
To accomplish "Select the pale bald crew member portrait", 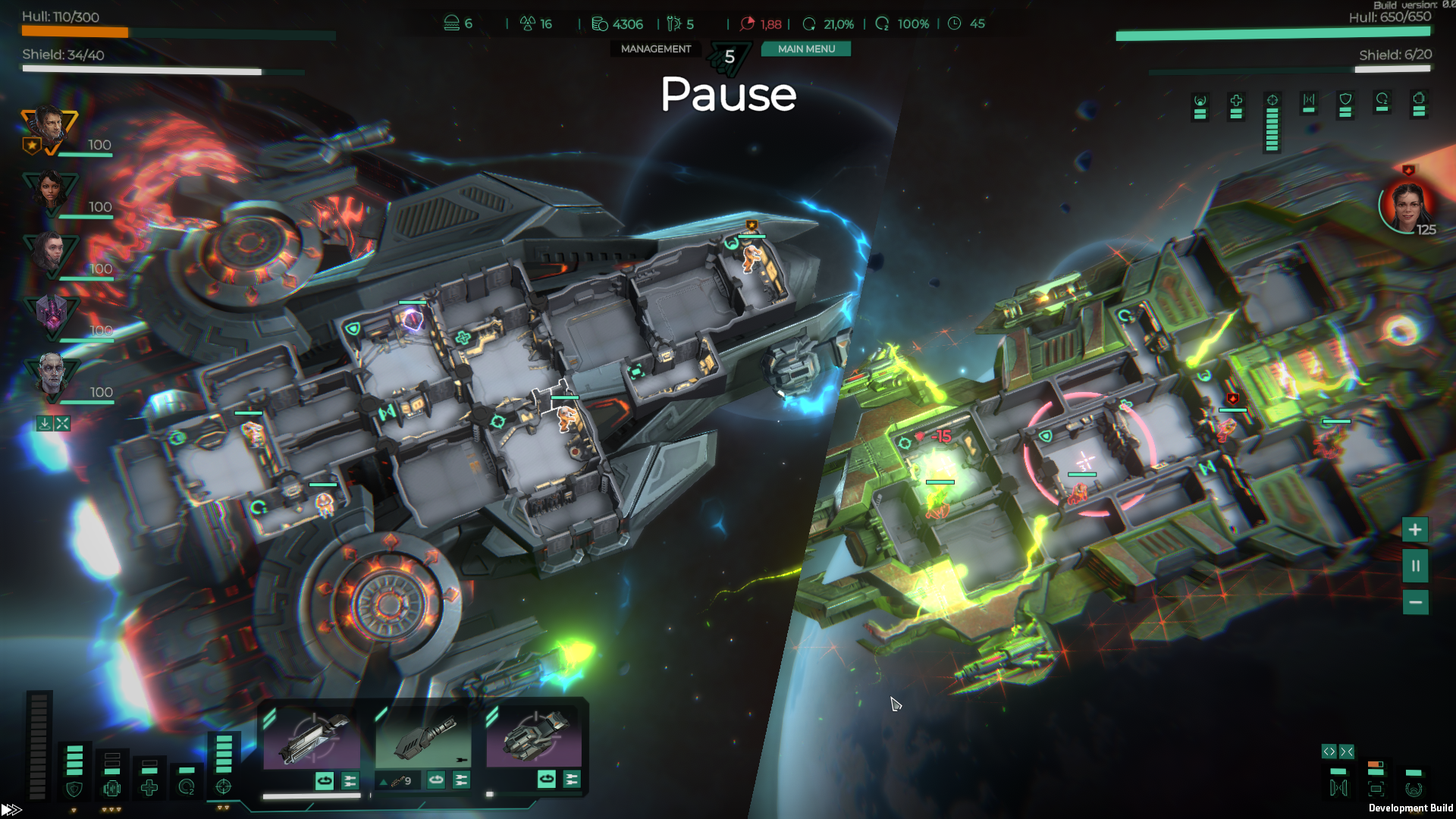I will [52, 375].
